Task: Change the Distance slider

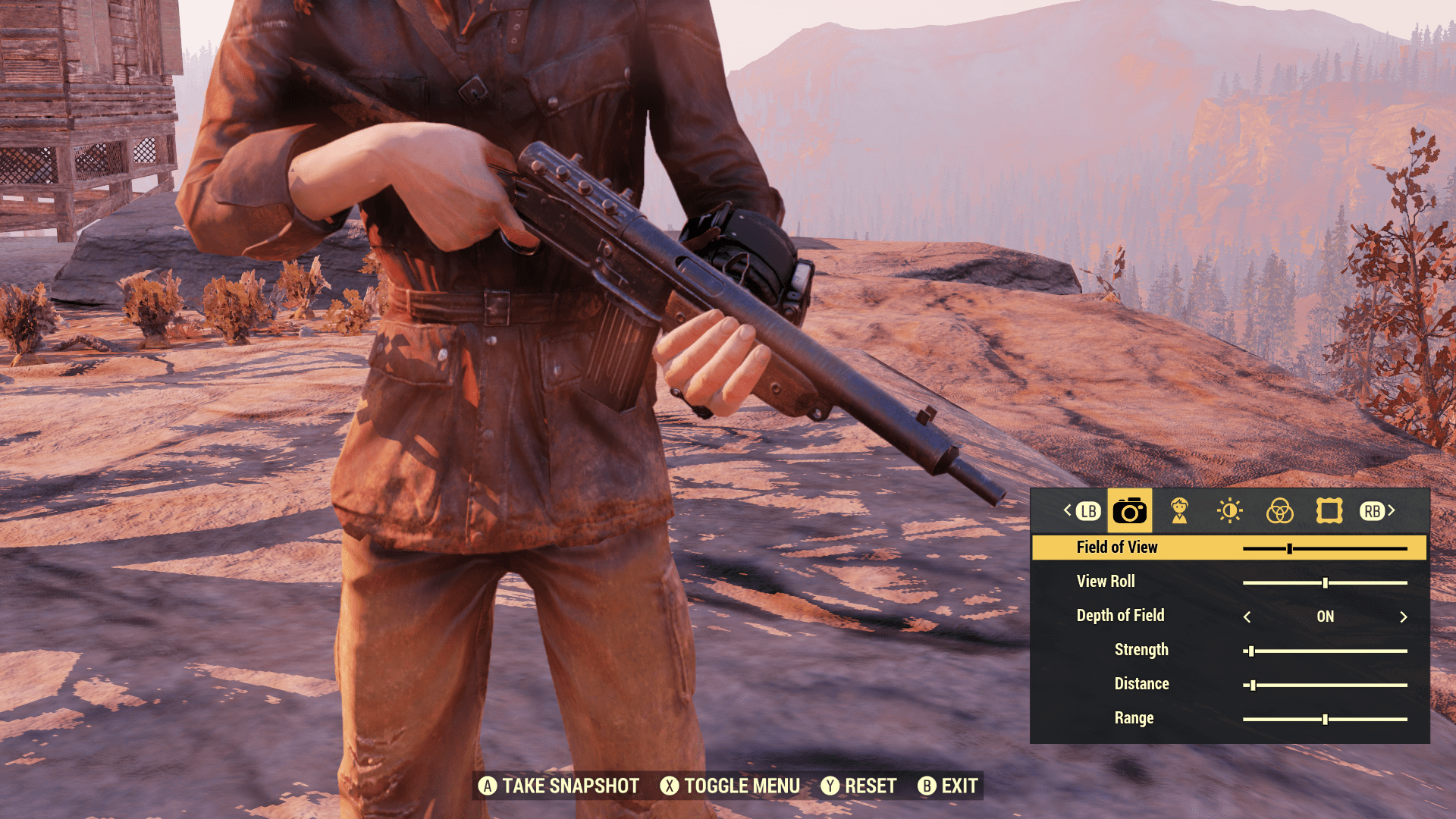Action: [1253, 685]
